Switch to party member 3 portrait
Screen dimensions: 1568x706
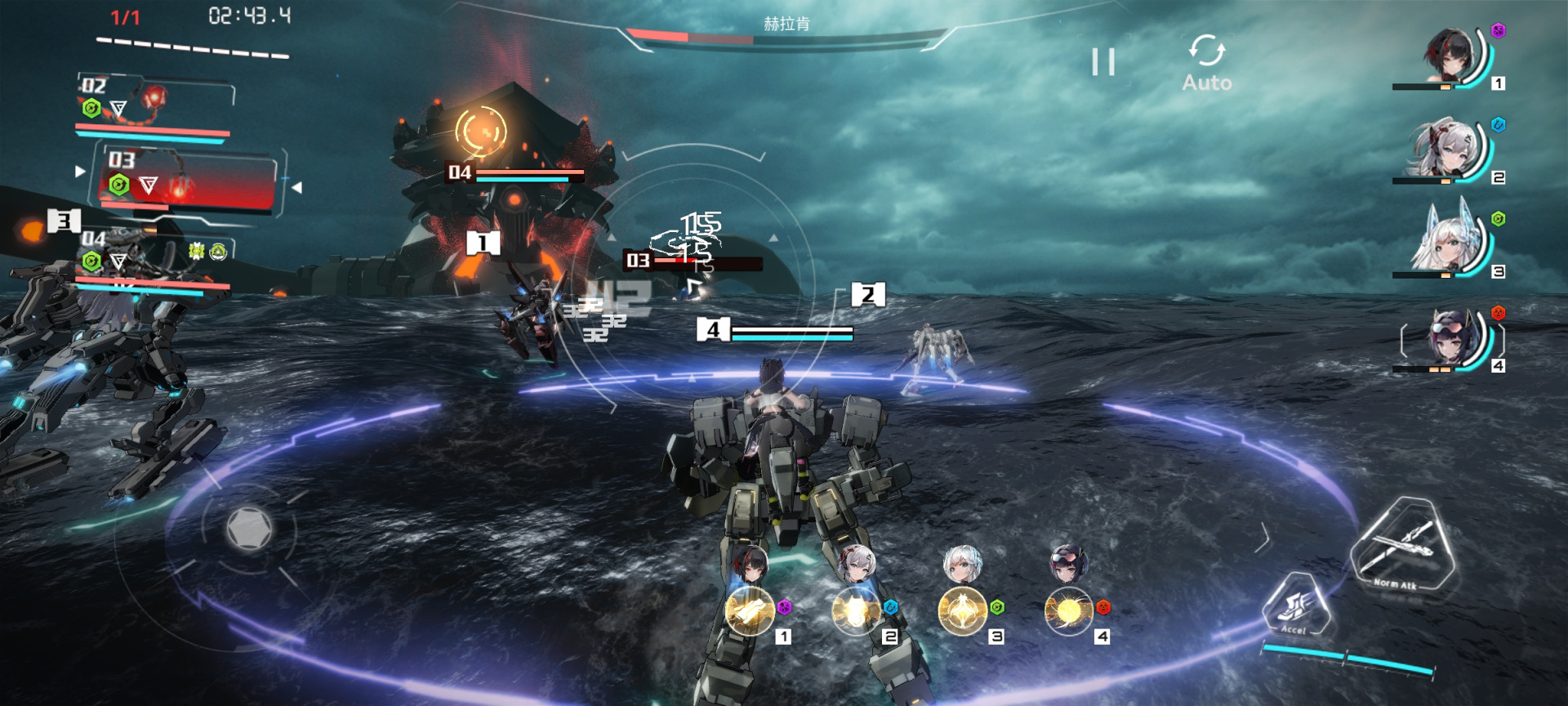point(1450,244)
